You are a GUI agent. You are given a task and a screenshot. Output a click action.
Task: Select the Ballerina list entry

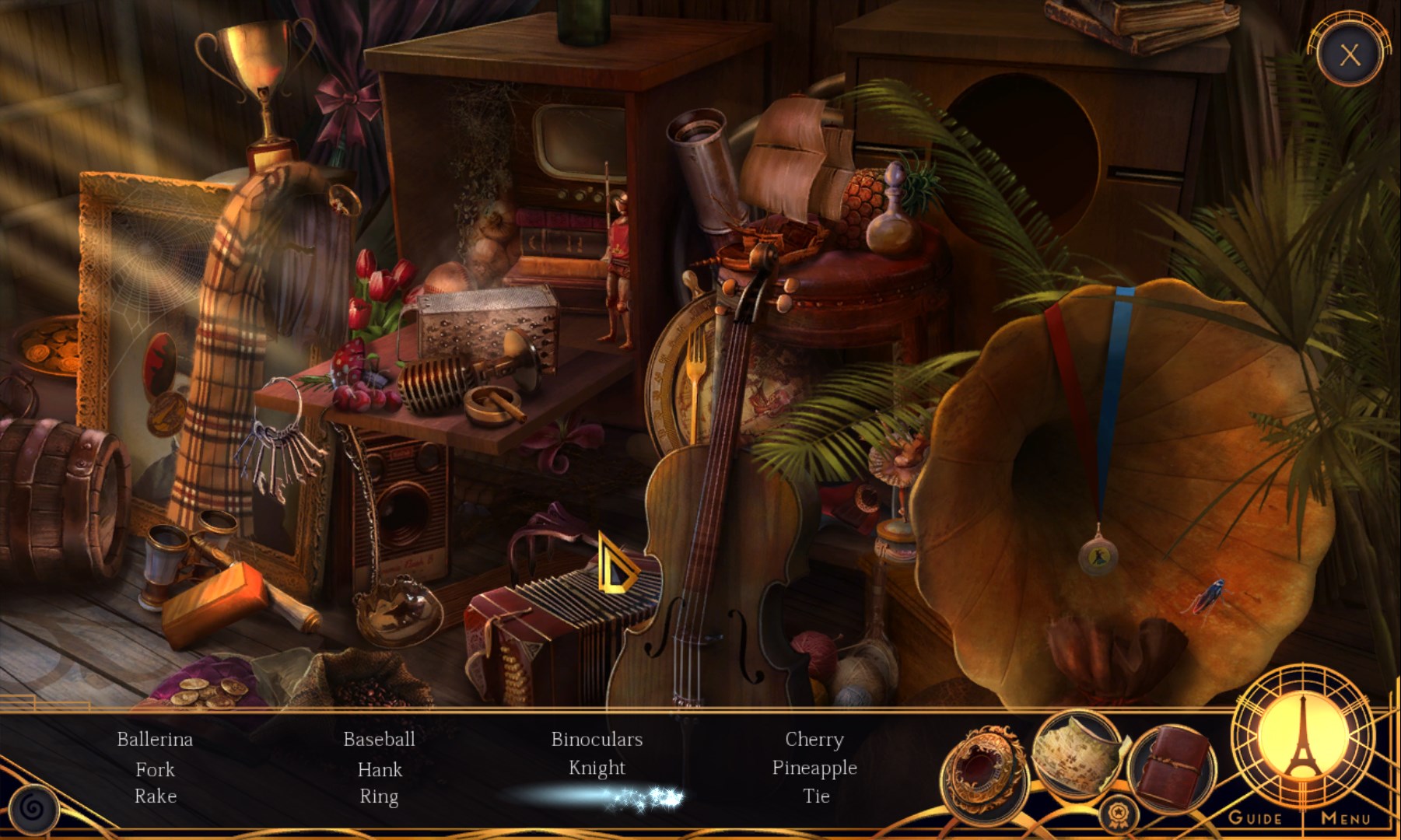click(x=155, y=739)
